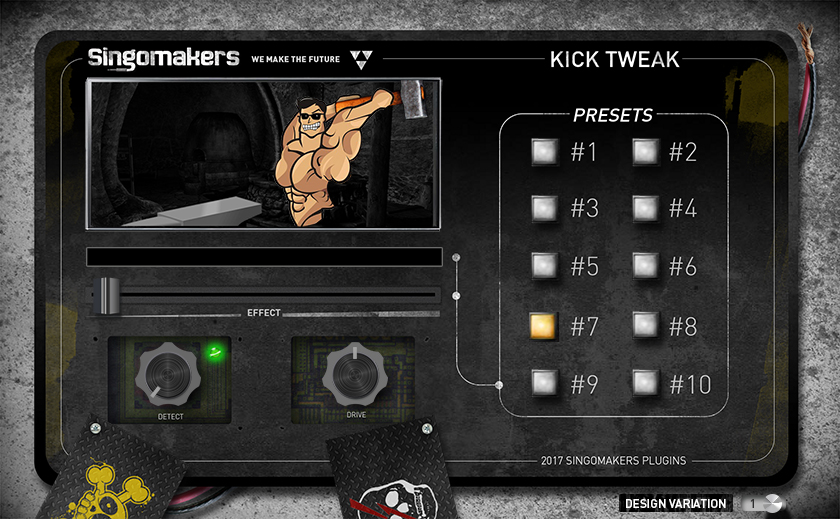Click the Effect slider handle
840x519 pixels.
tap(108, 294)
